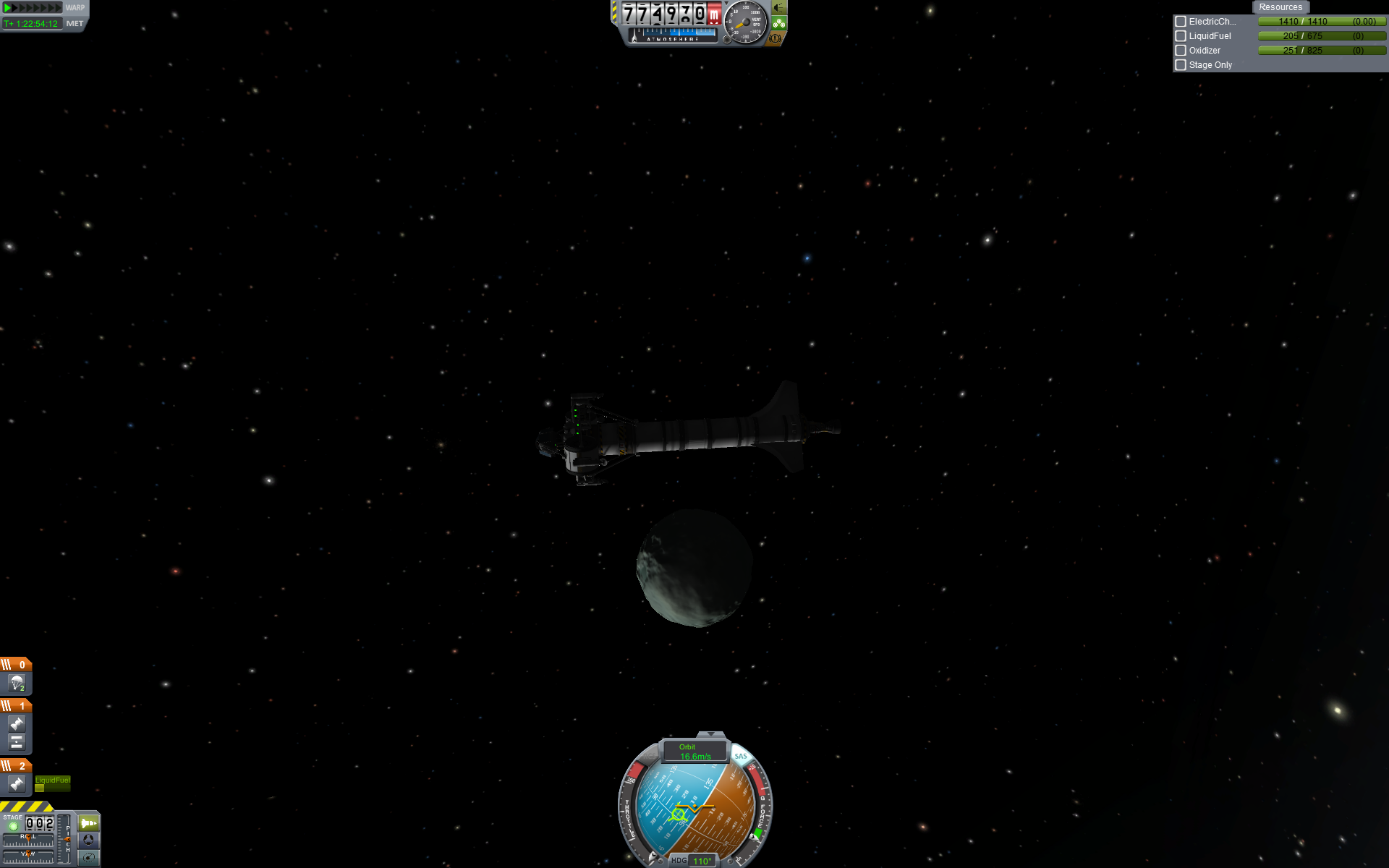Select the parachute icon in stage 0
This screenshot has height=868, width=1389.
pyautogui.click(x=17, y=683)
